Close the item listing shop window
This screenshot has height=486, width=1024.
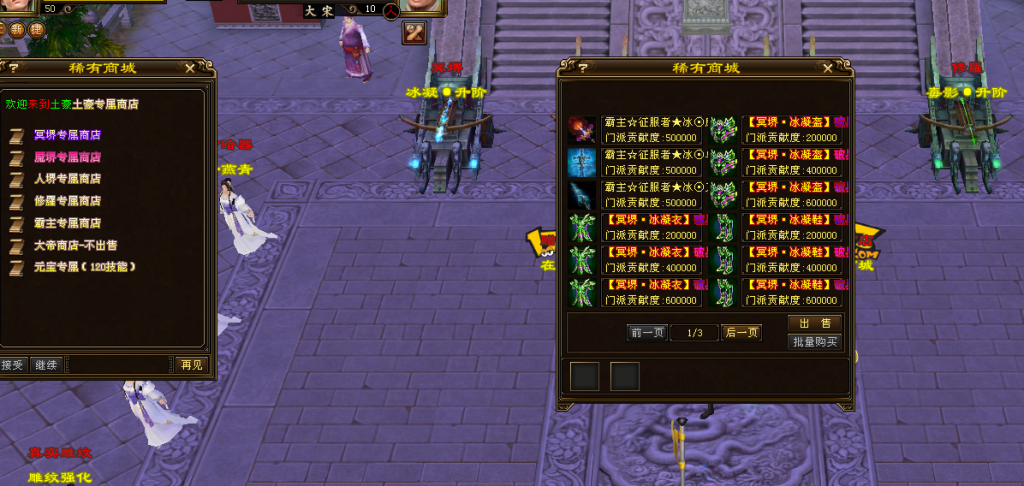coord(827,68)
